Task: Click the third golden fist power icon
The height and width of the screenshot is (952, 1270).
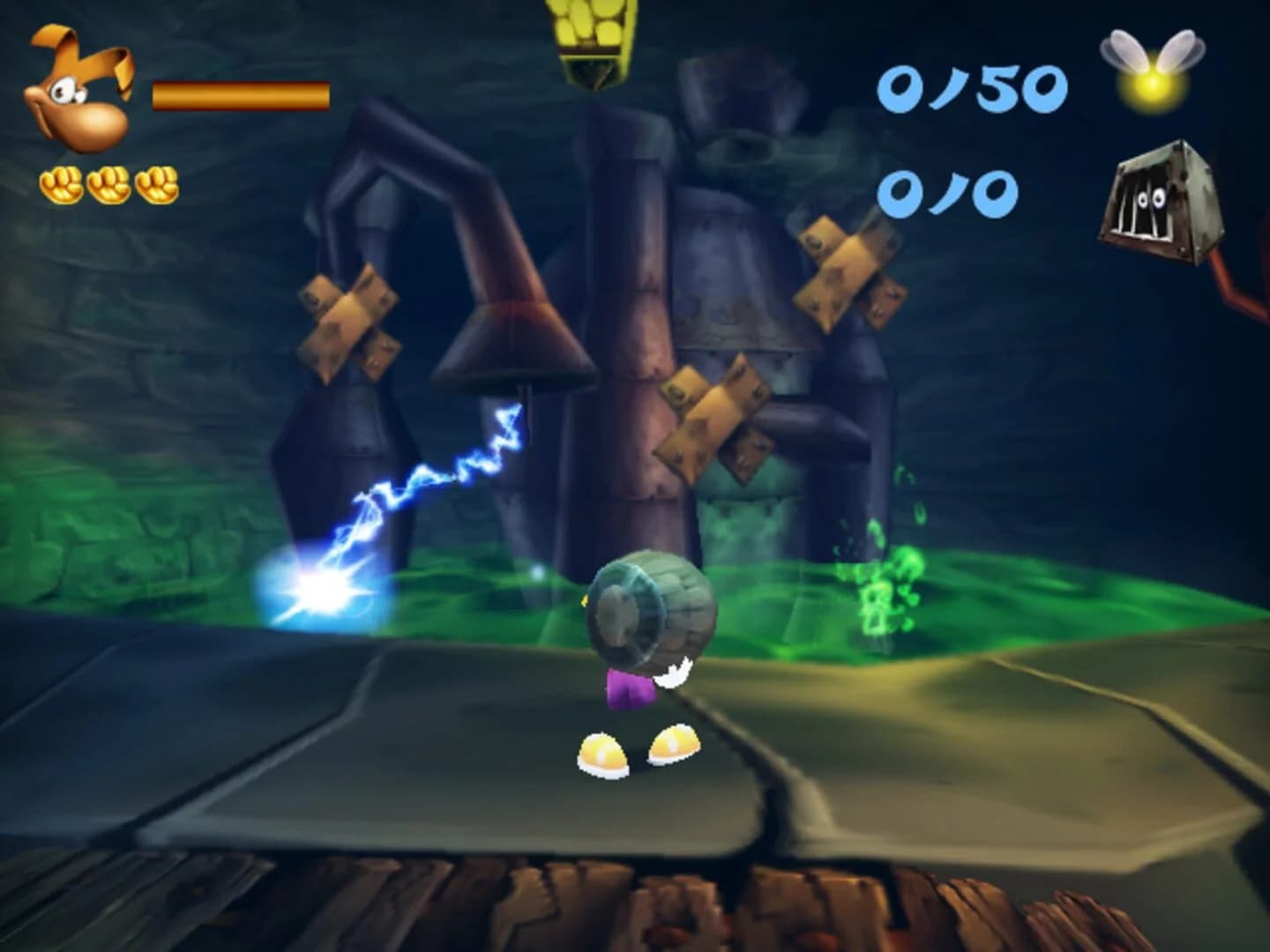Action: tap(157, 185)
